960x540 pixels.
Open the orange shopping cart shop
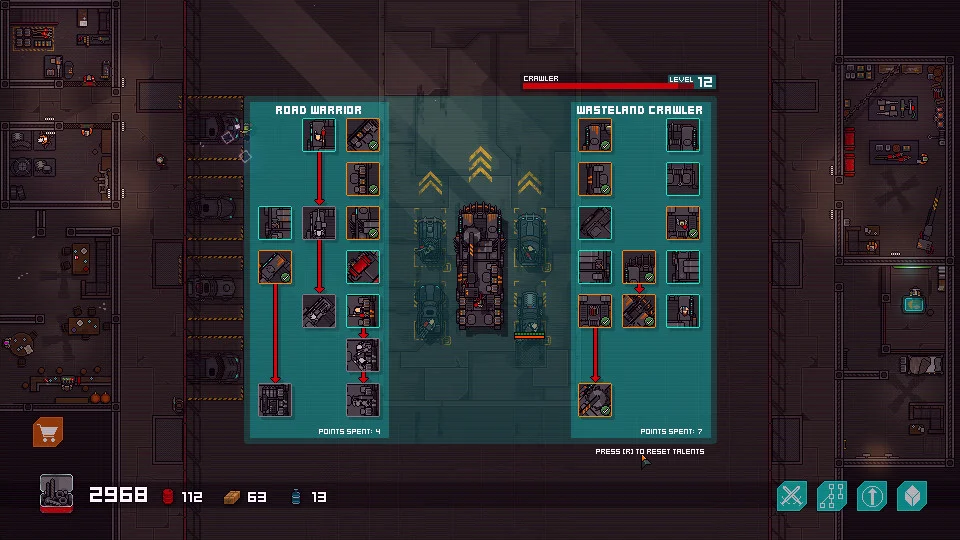[47, 432]
